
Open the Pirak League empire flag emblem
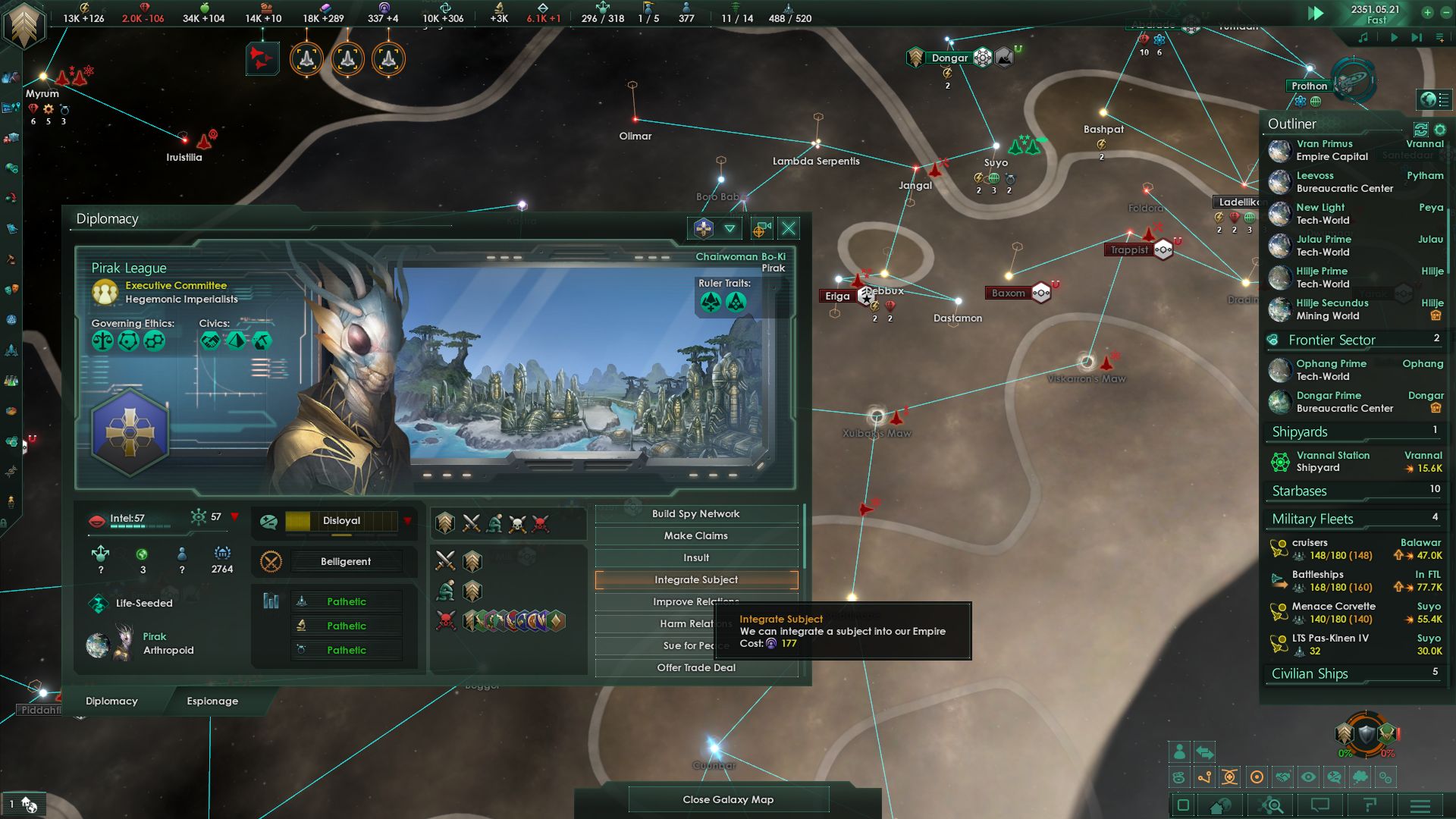tap(130, 432)
